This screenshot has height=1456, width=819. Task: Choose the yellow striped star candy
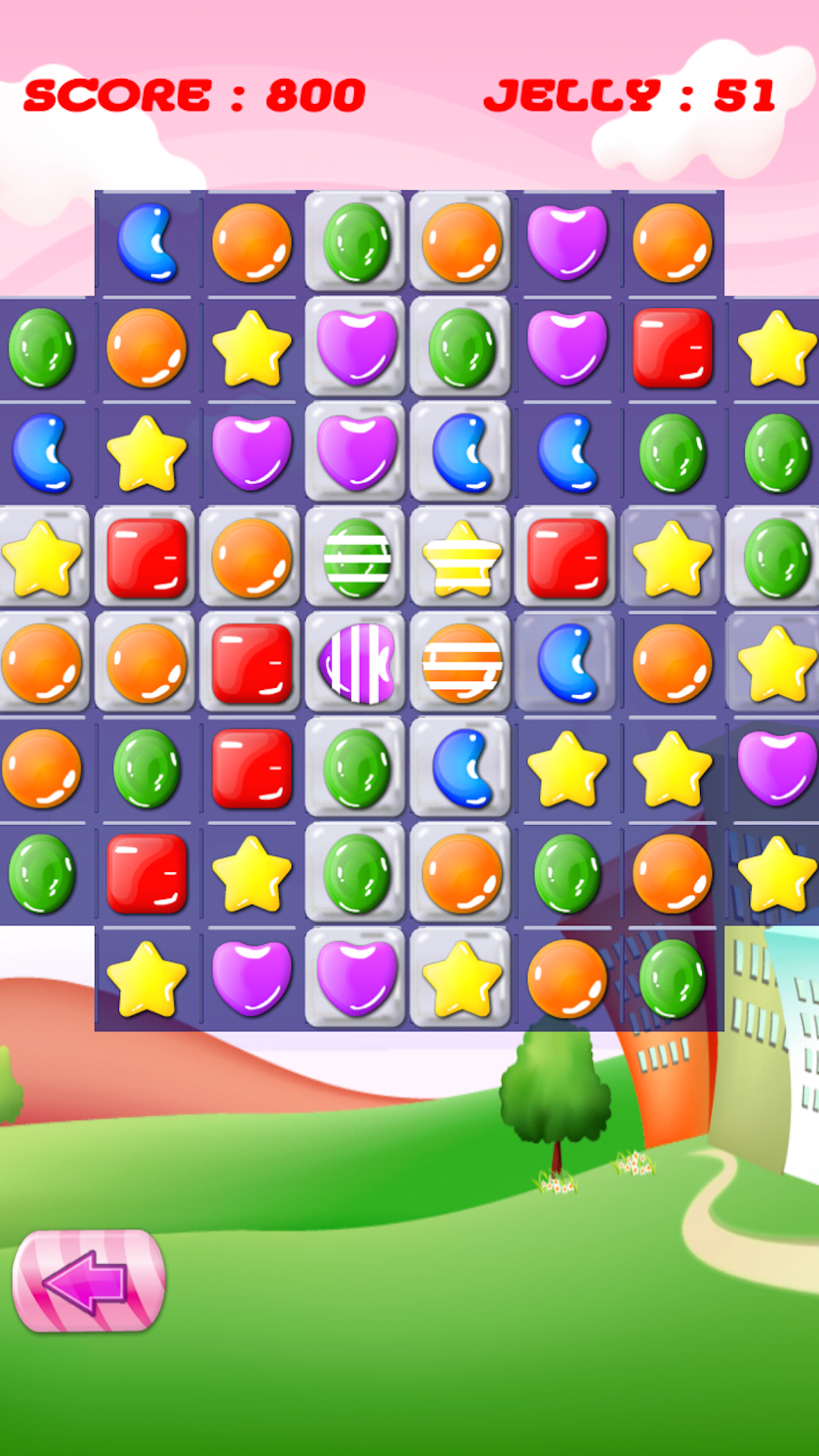tap(462, 558)
